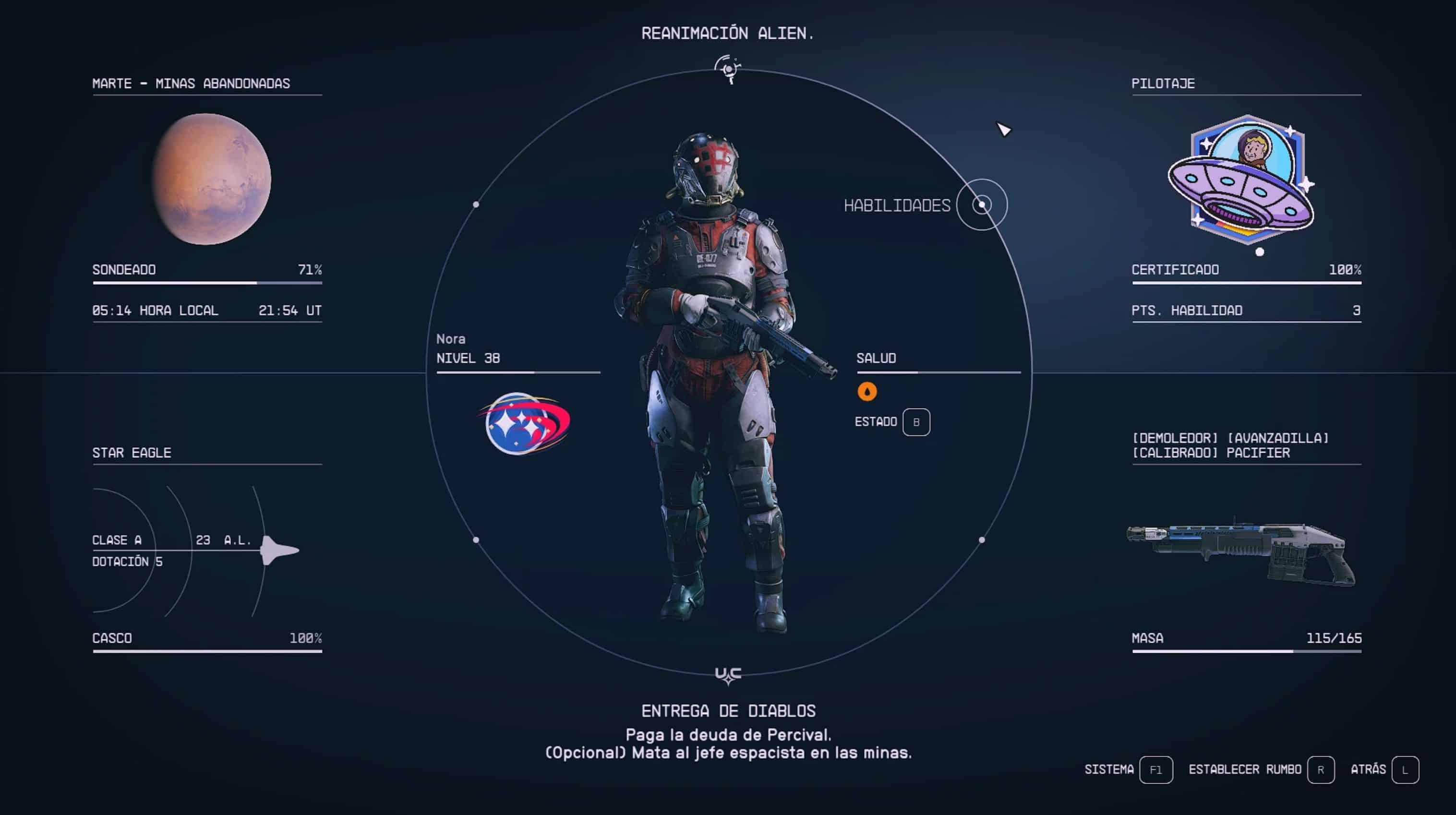This screenshot has width=1456, height=815.
Task: Select the Pilotaje skill badge
Action: pyautogui.click(x=1241, y=180)
